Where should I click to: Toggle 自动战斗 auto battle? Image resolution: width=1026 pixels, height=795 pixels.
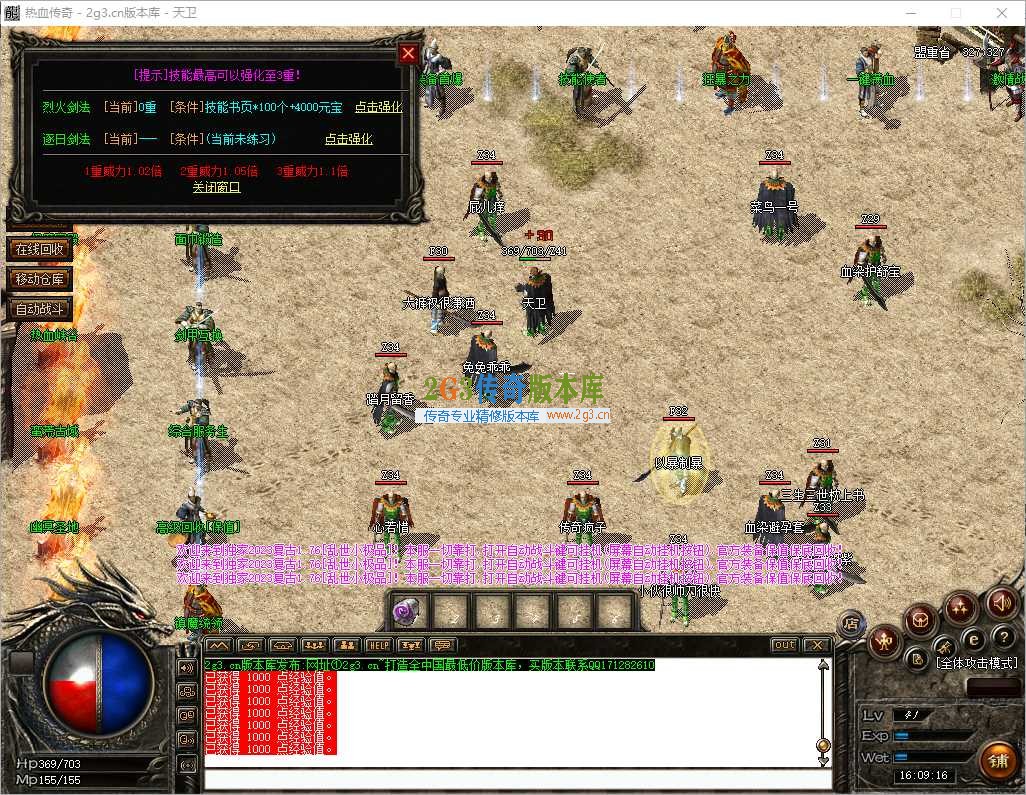[x=40, y=309]
